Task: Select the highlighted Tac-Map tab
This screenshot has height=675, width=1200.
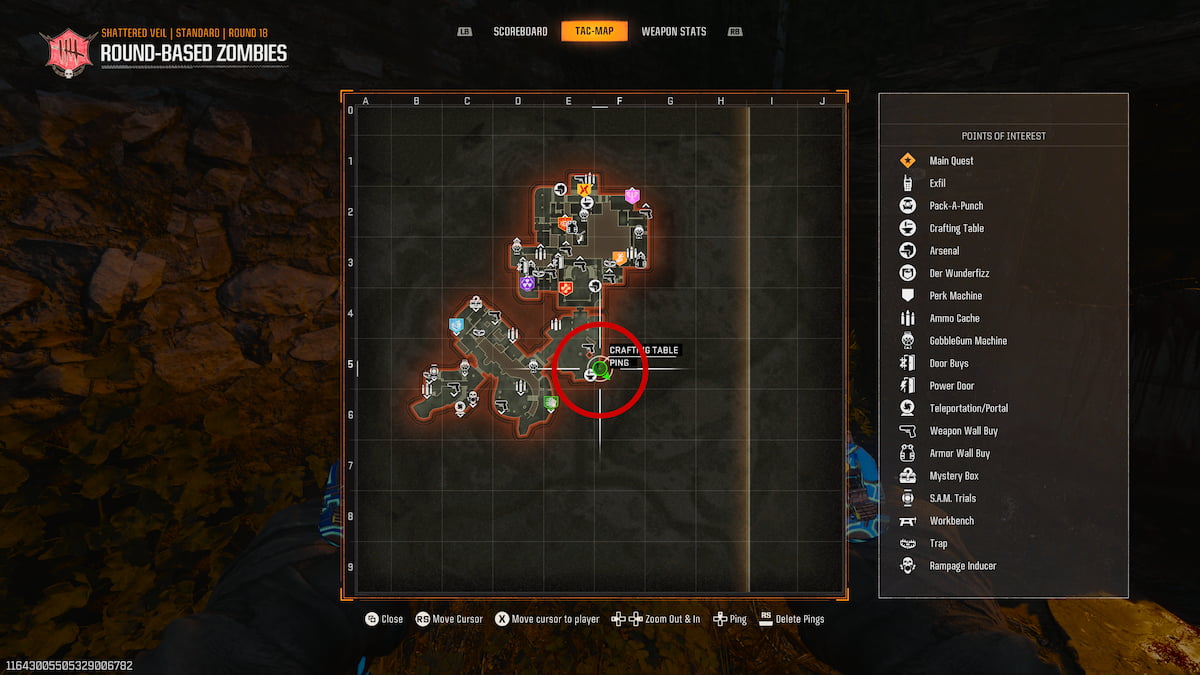Action: pos(594,31)
